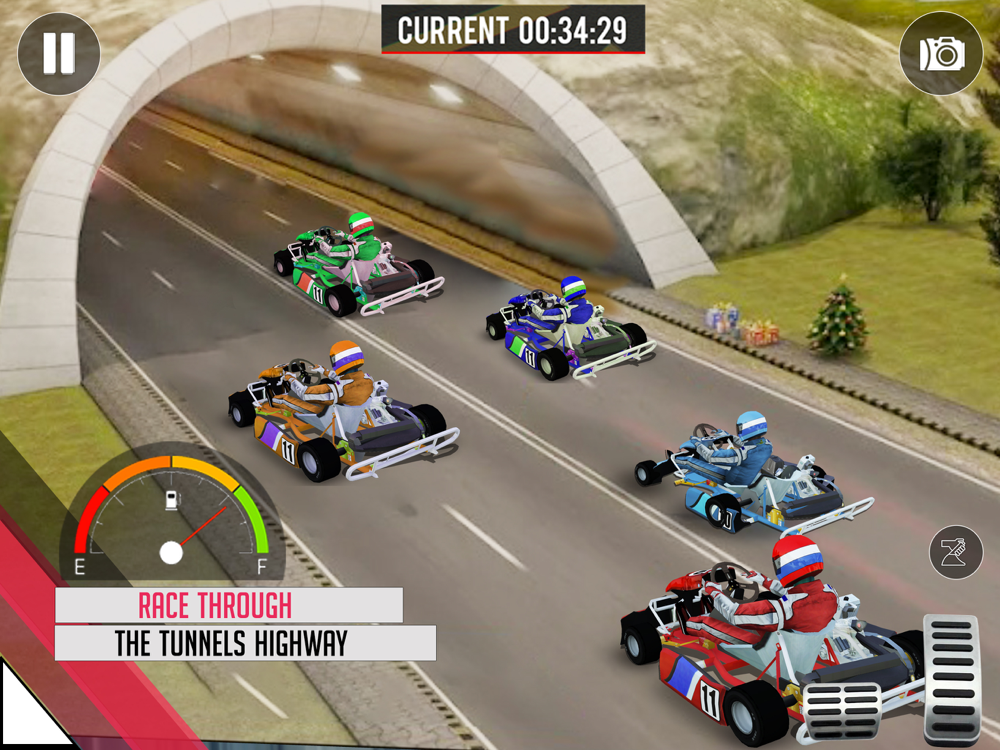1000x750 pixels.
Task: Switch the camera view
Action: click(x=941, y=54)
